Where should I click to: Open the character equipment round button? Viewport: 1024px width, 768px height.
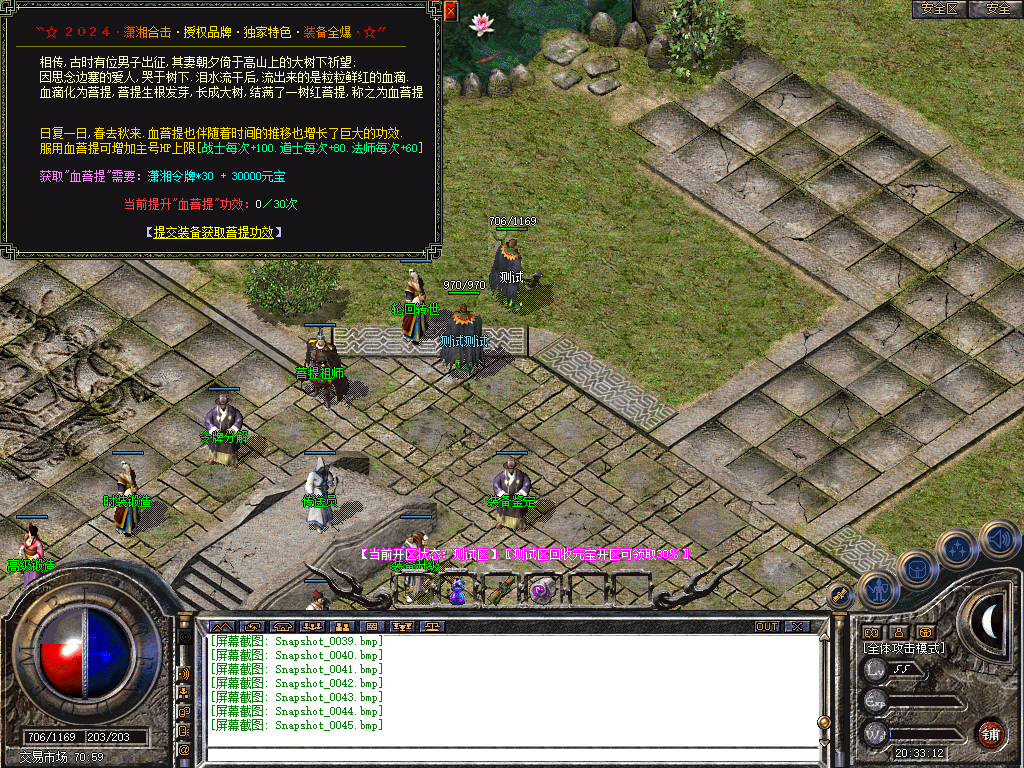[x=877, y=590]
